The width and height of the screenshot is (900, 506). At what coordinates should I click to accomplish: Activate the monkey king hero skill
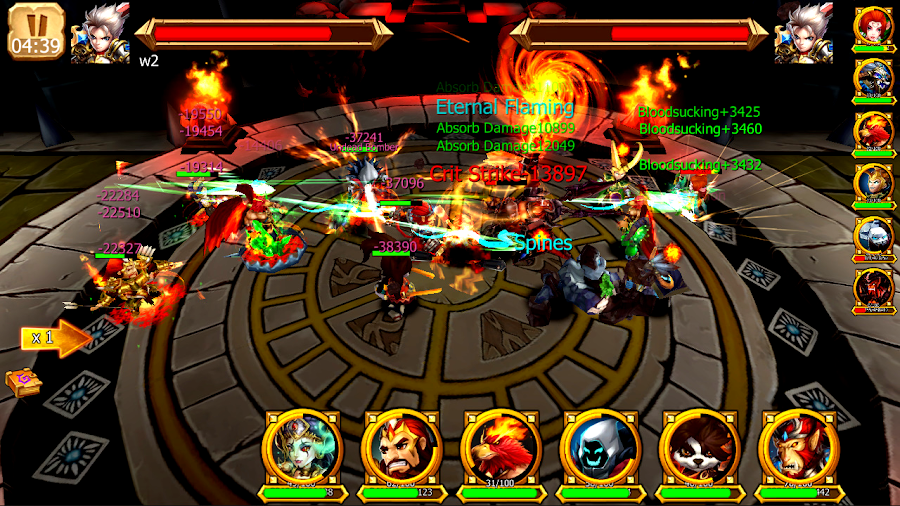pyautogui.click(x=797, y=446)
